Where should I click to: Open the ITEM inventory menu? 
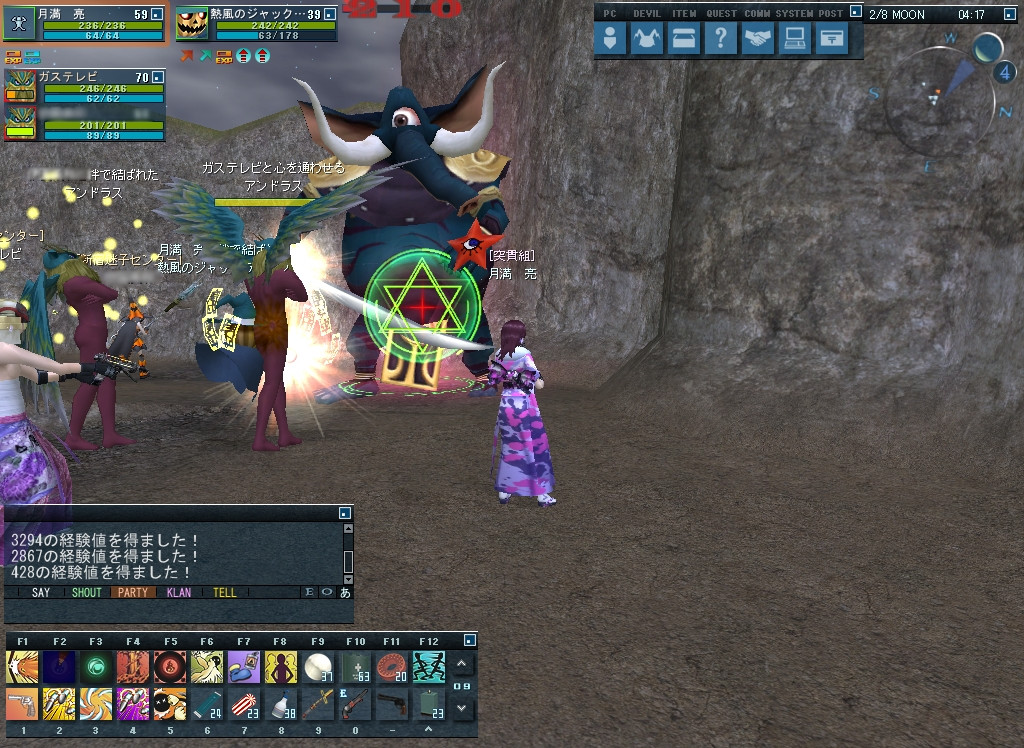[684, 39]
